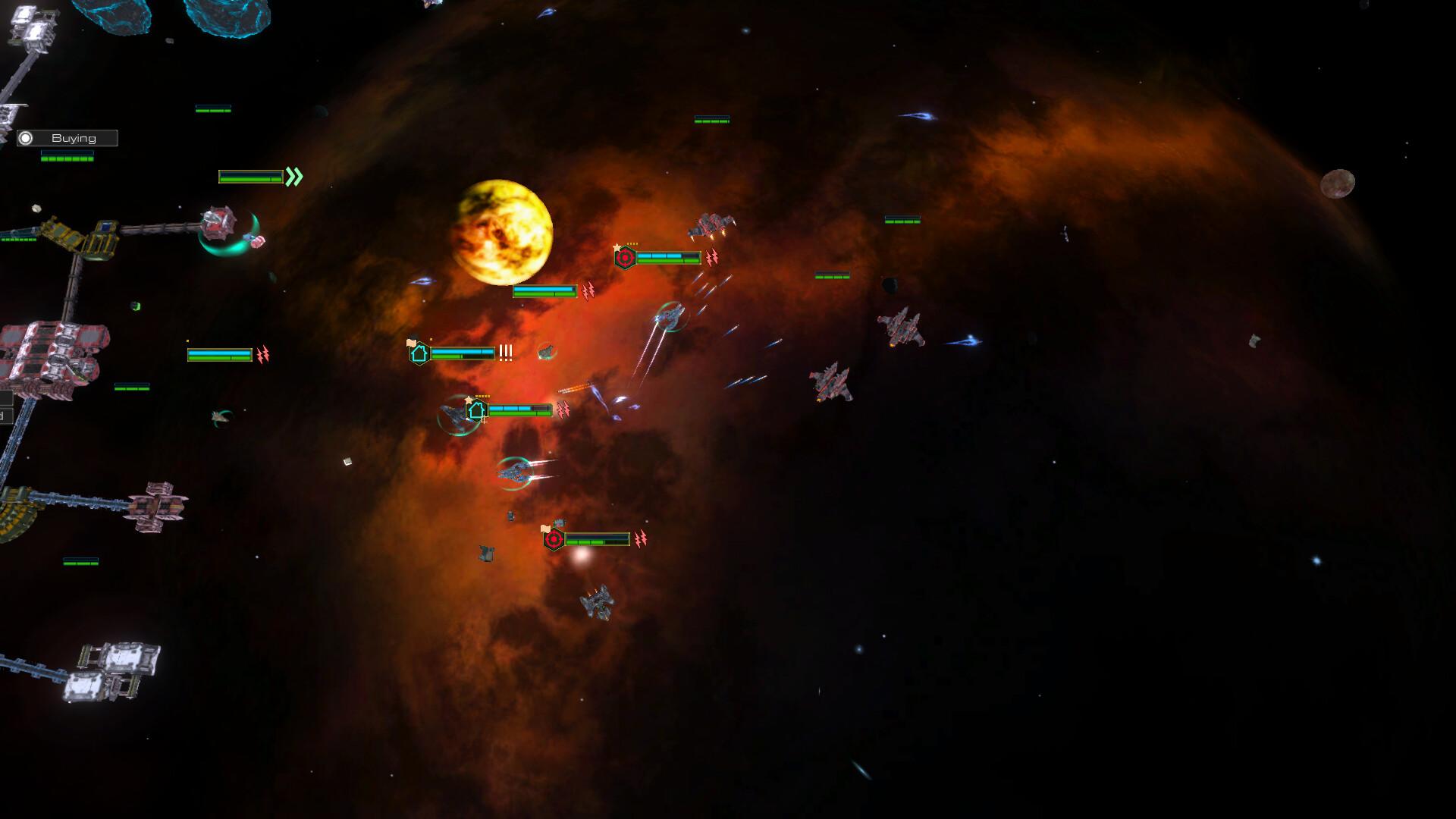Click the double-chevron fast indicator near the top-left ship
Viewport: 1456px width, 819px height.
[x=294, y=177]
